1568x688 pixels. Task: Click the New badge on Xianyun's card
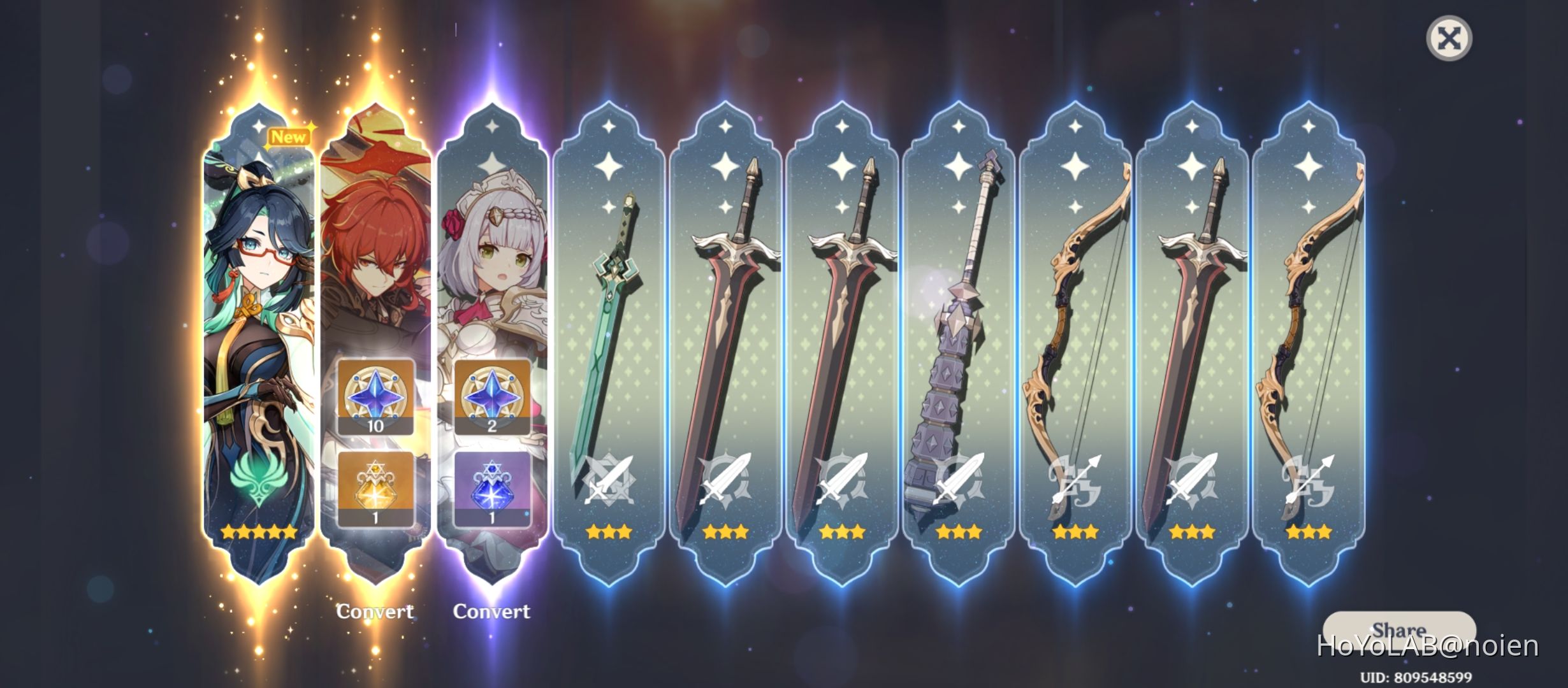point(290,135)
